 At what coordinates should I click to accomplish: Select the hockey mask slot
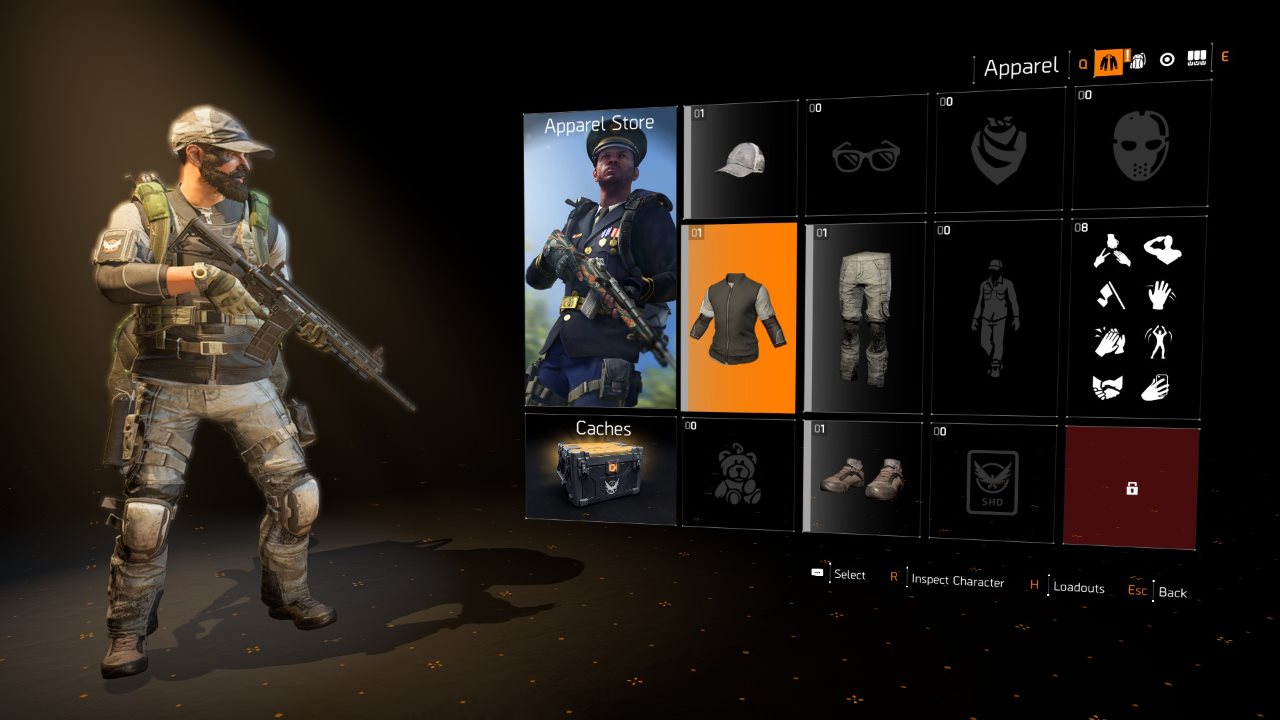1140,150
